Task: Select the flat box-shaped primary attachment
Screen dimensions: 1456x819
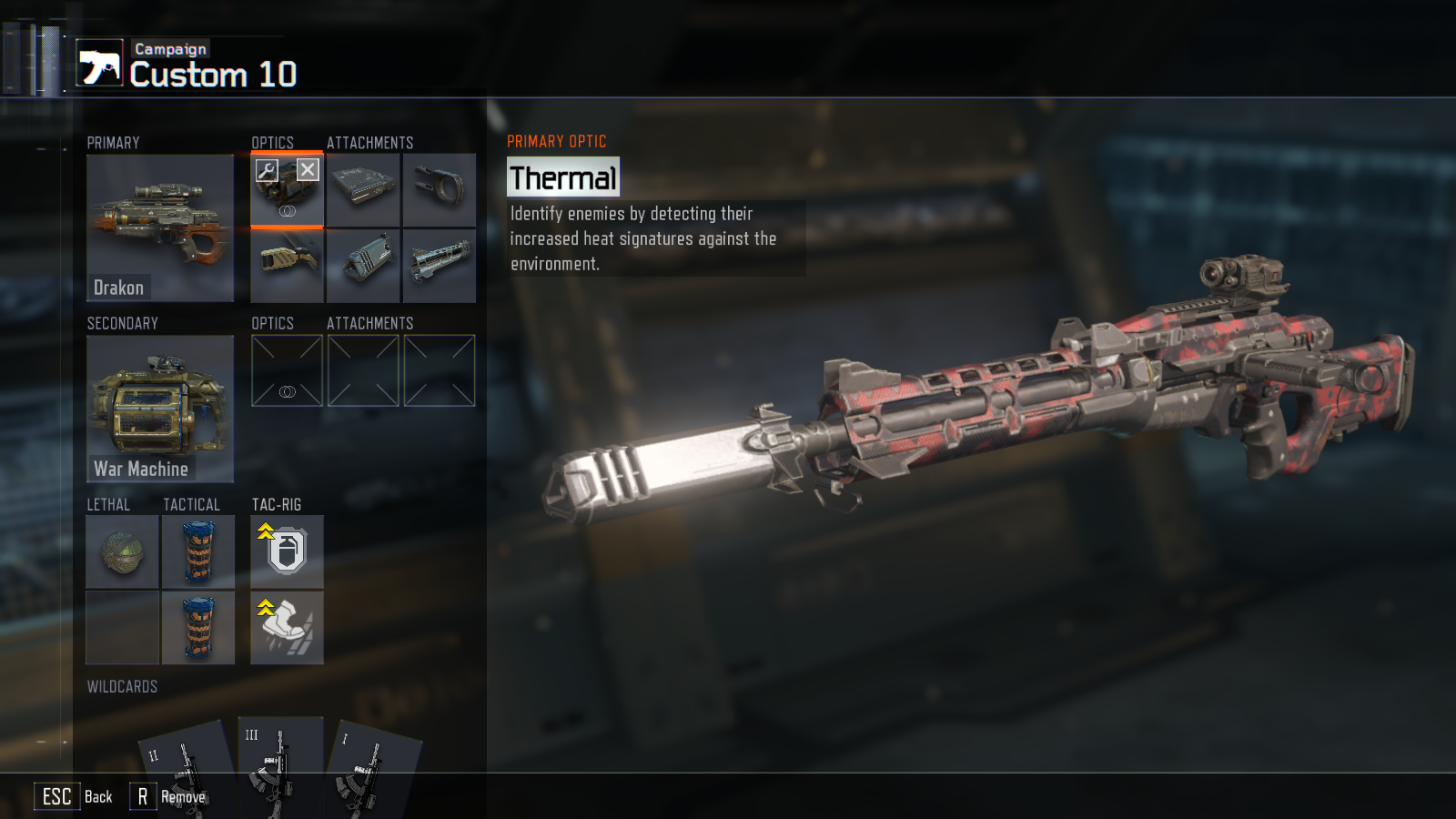Action: point(363,189)
